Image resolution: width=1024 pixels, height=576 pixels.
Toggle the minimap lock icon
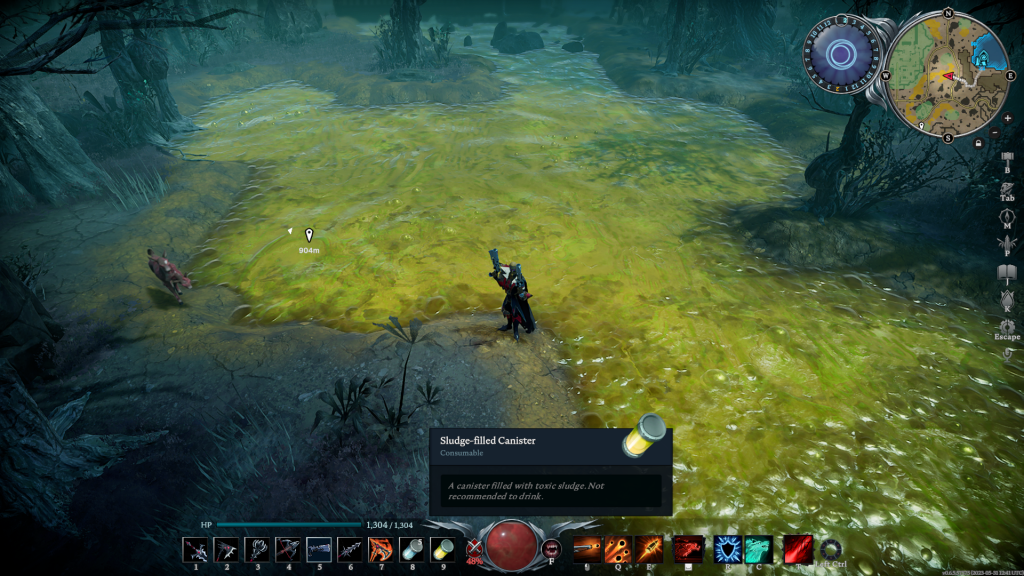click(x=978, y=143)
